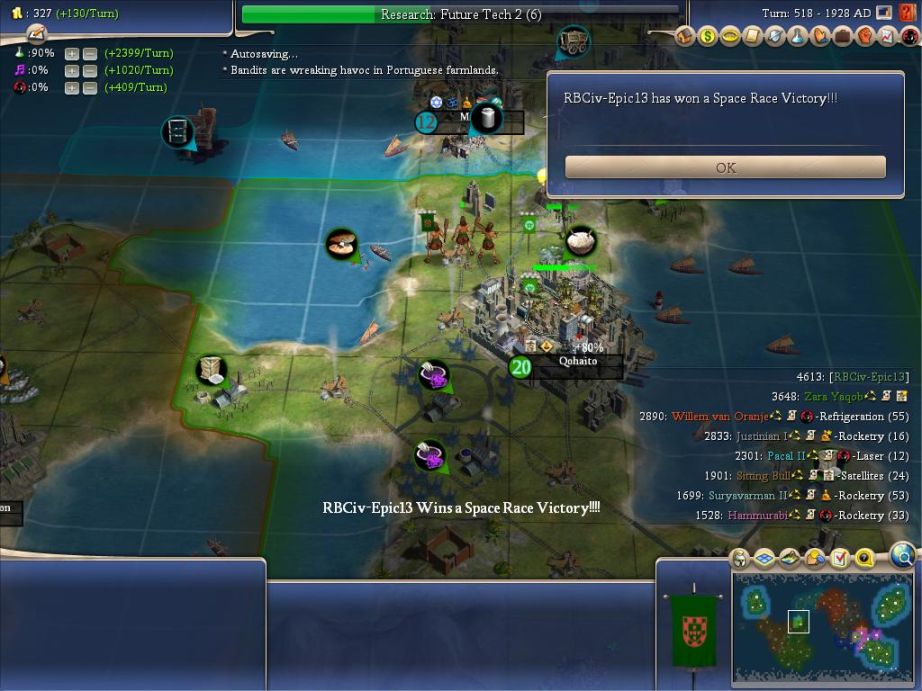Toggle the scores checklist button
Image resolution: width=922 pixels, height=691 pixels.
coord(840,558)
